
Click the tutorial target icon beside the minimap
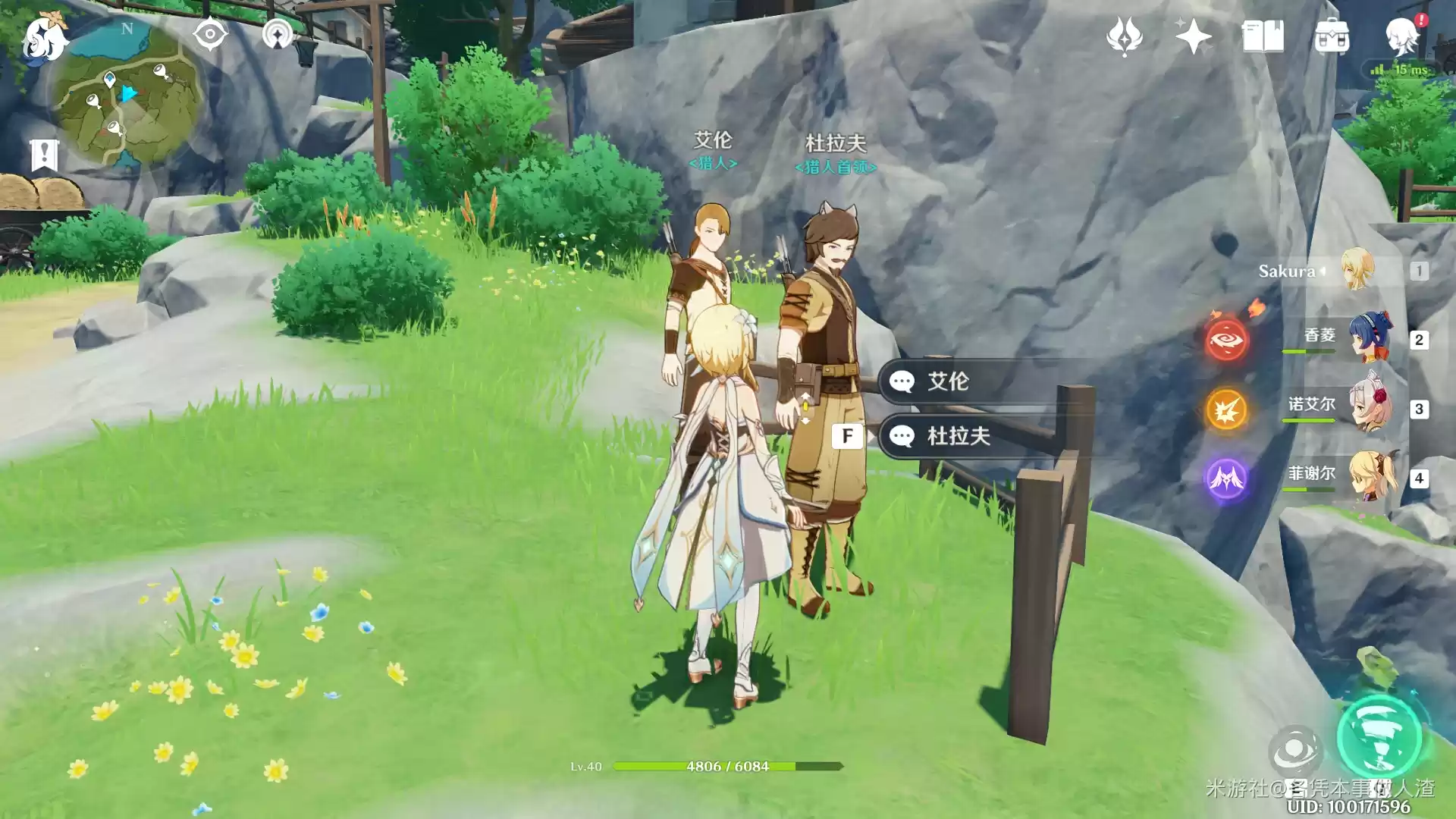[x=210, y=34]
